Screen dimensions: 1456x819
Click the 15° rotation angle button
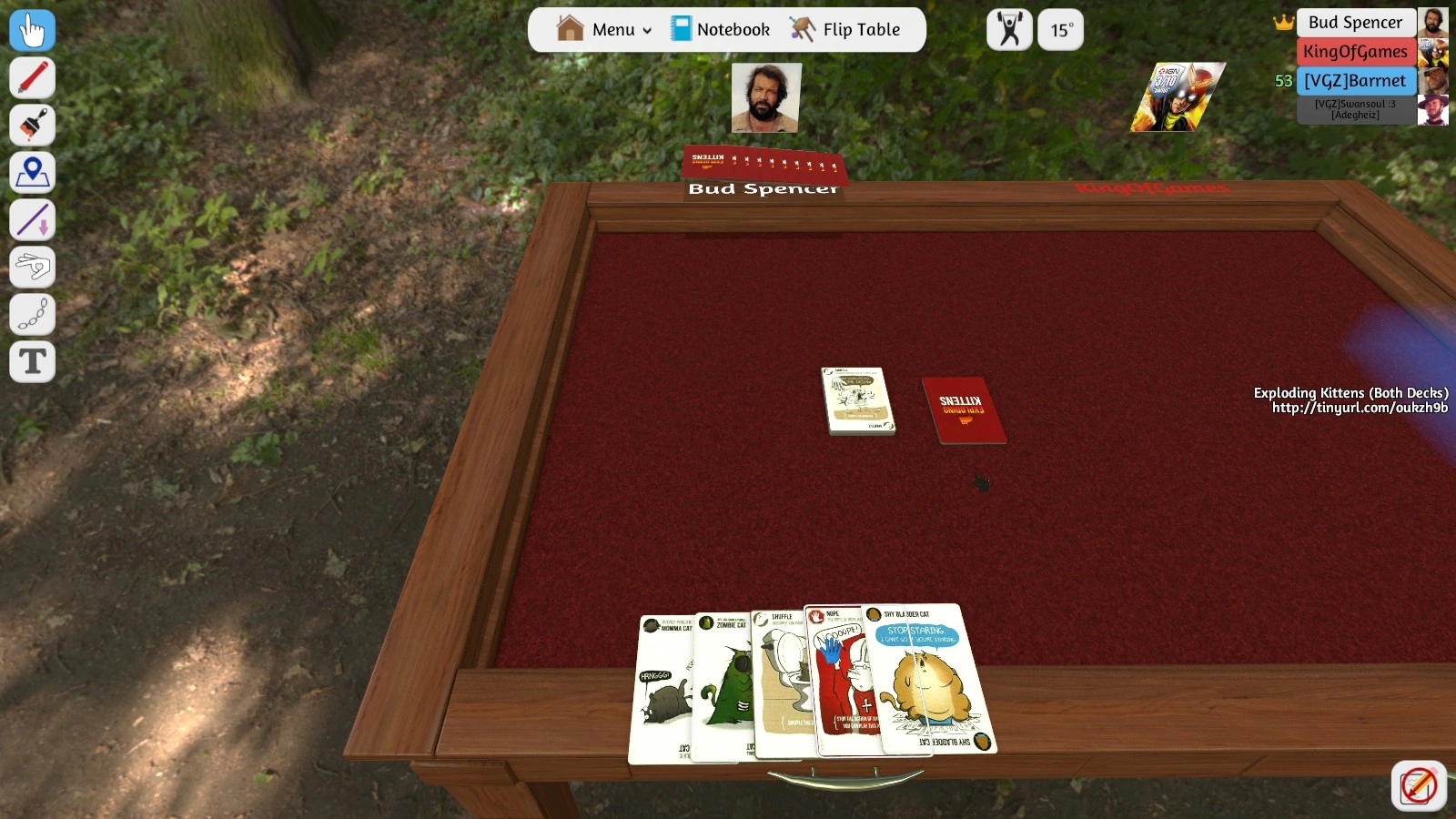[x=1060, y=31]
